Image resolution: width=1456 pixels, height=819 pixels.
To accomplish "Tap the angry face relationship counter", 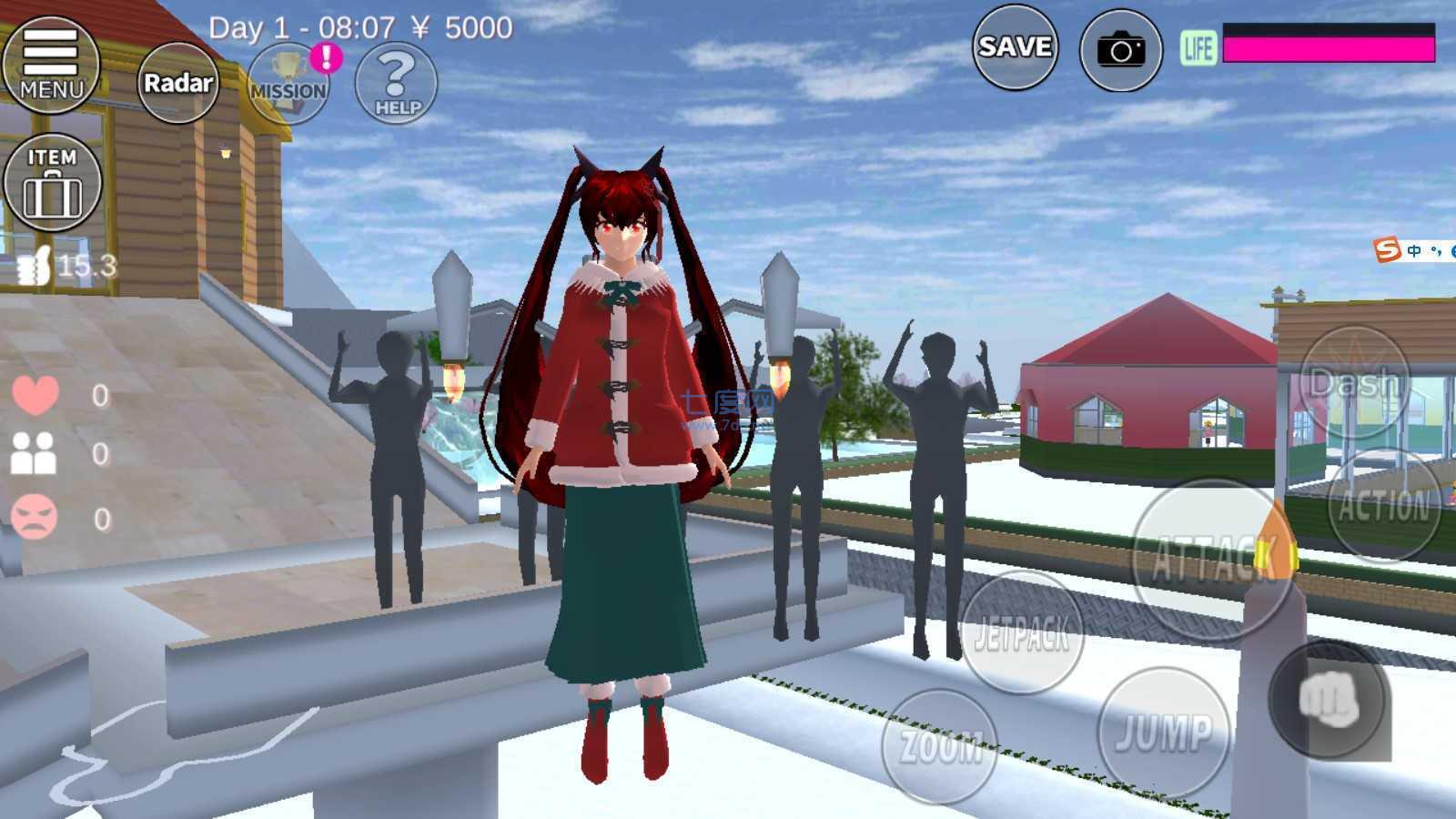I will click(35, 514).
